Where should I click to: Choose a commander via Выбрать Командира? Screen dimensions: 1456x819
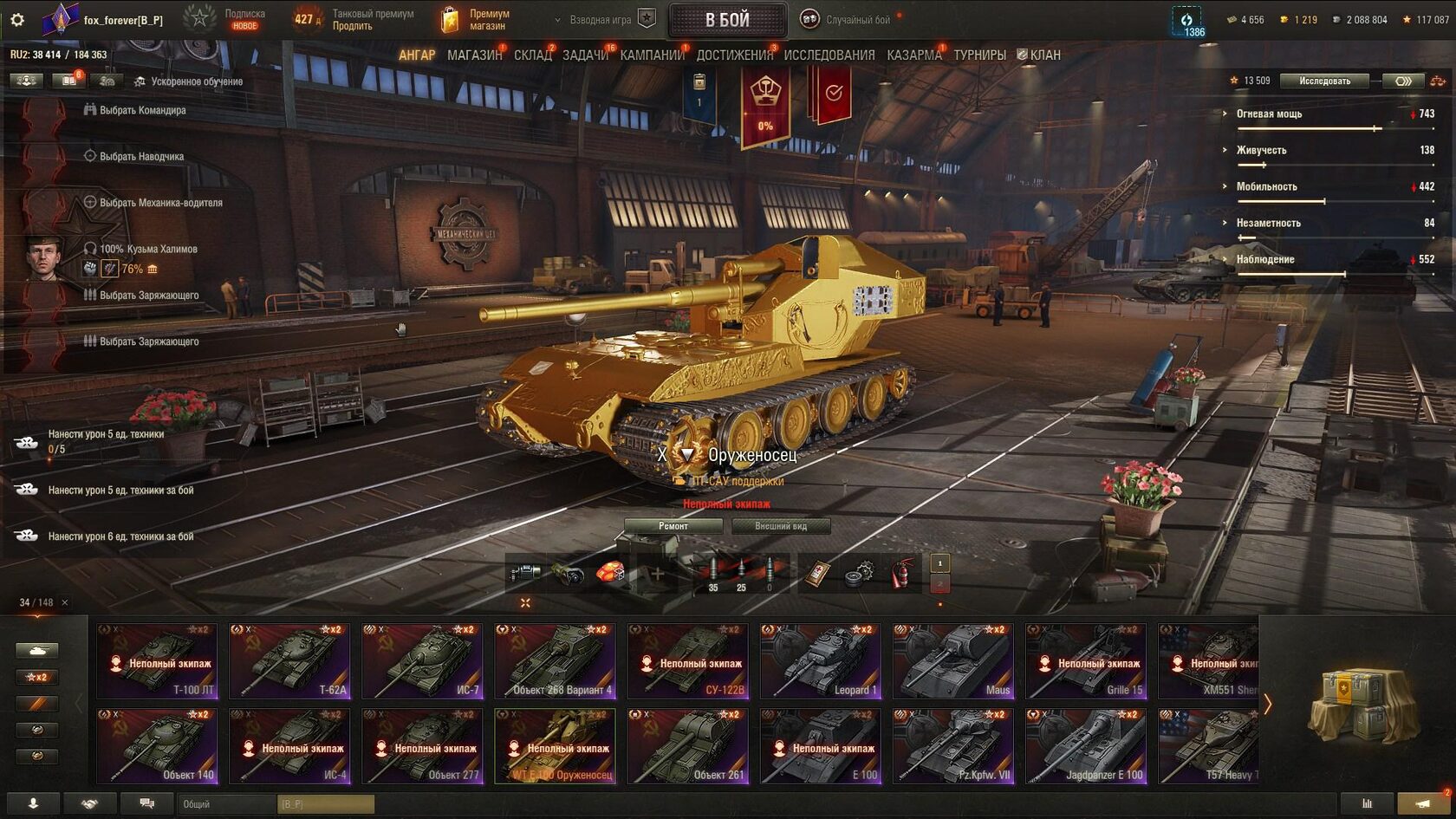142,110
